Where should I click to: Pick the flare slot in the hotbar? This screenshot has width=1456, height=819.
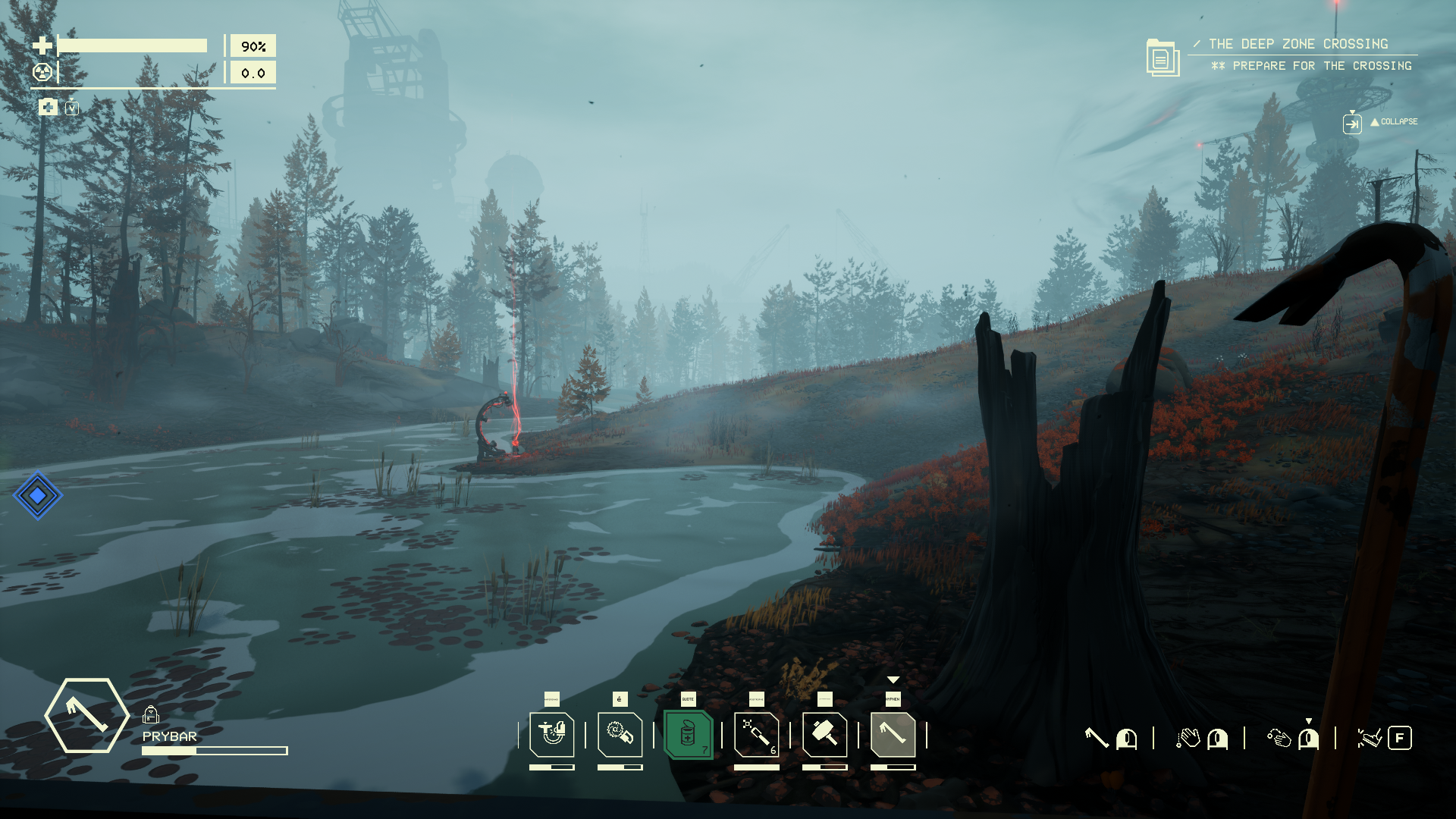pyautogui.click(x=756, y=734)
